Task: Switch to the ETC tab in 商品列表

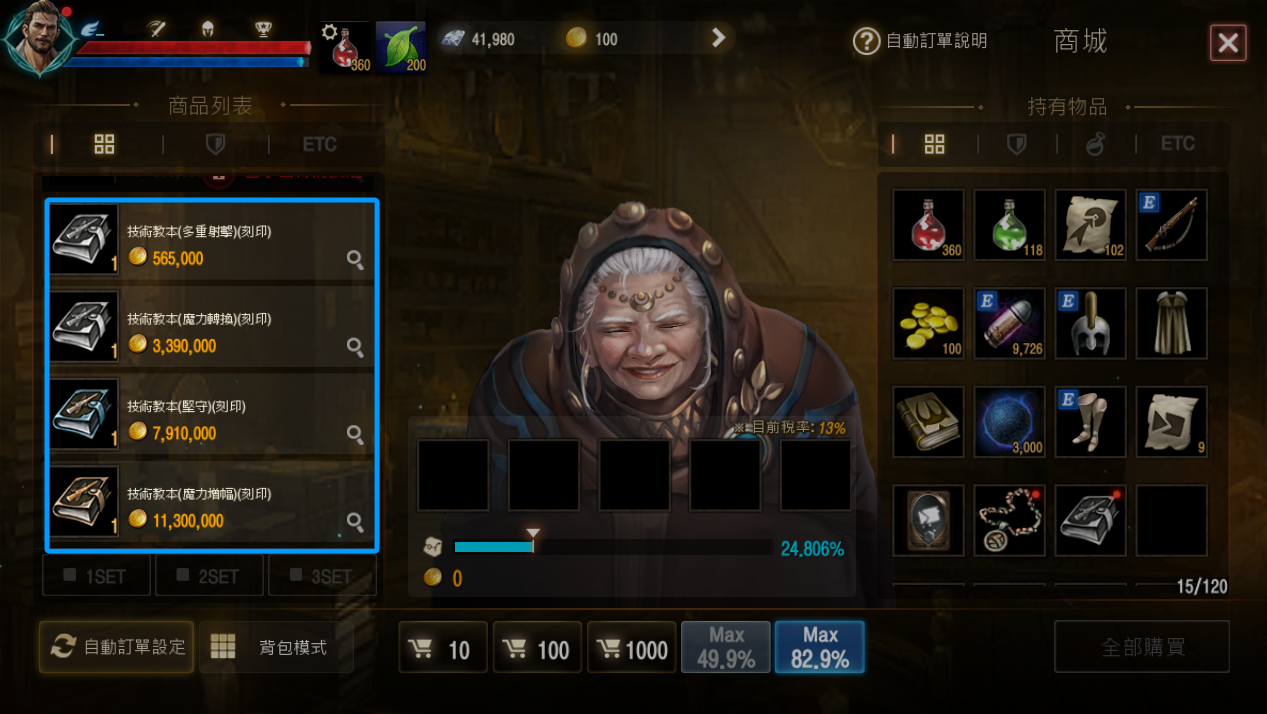Action: [320, 145]
